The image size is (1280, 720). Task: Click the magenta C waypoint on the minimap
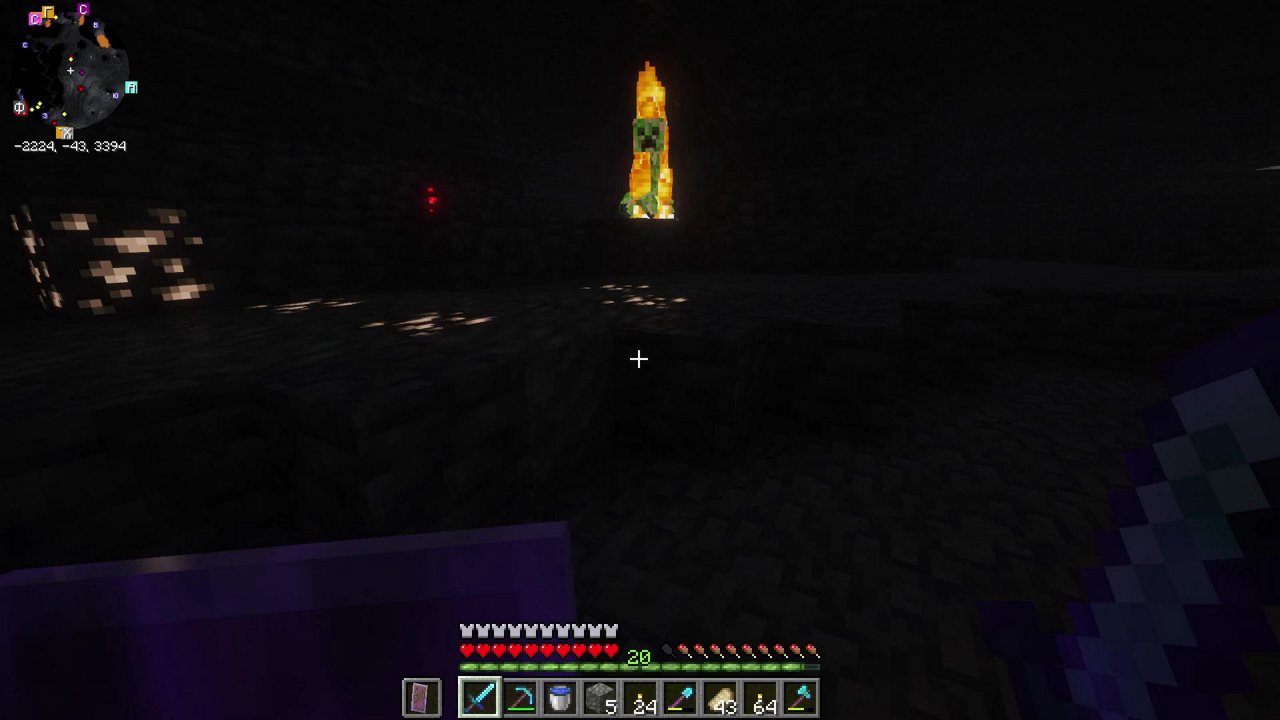[83, 10]
